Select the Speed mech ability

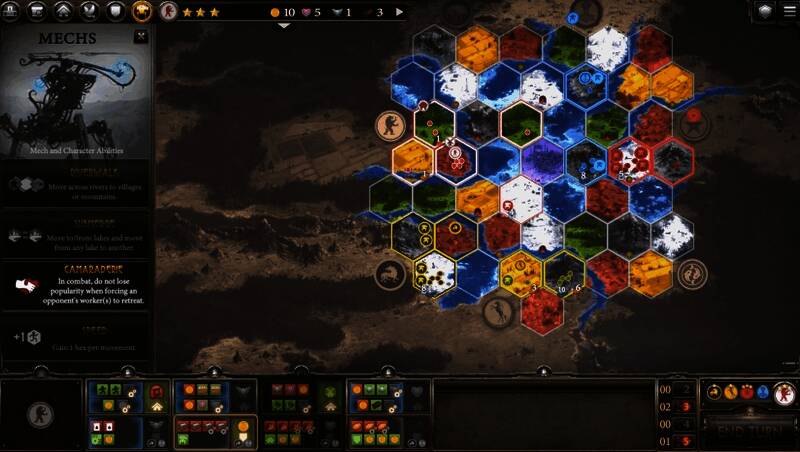76,336
